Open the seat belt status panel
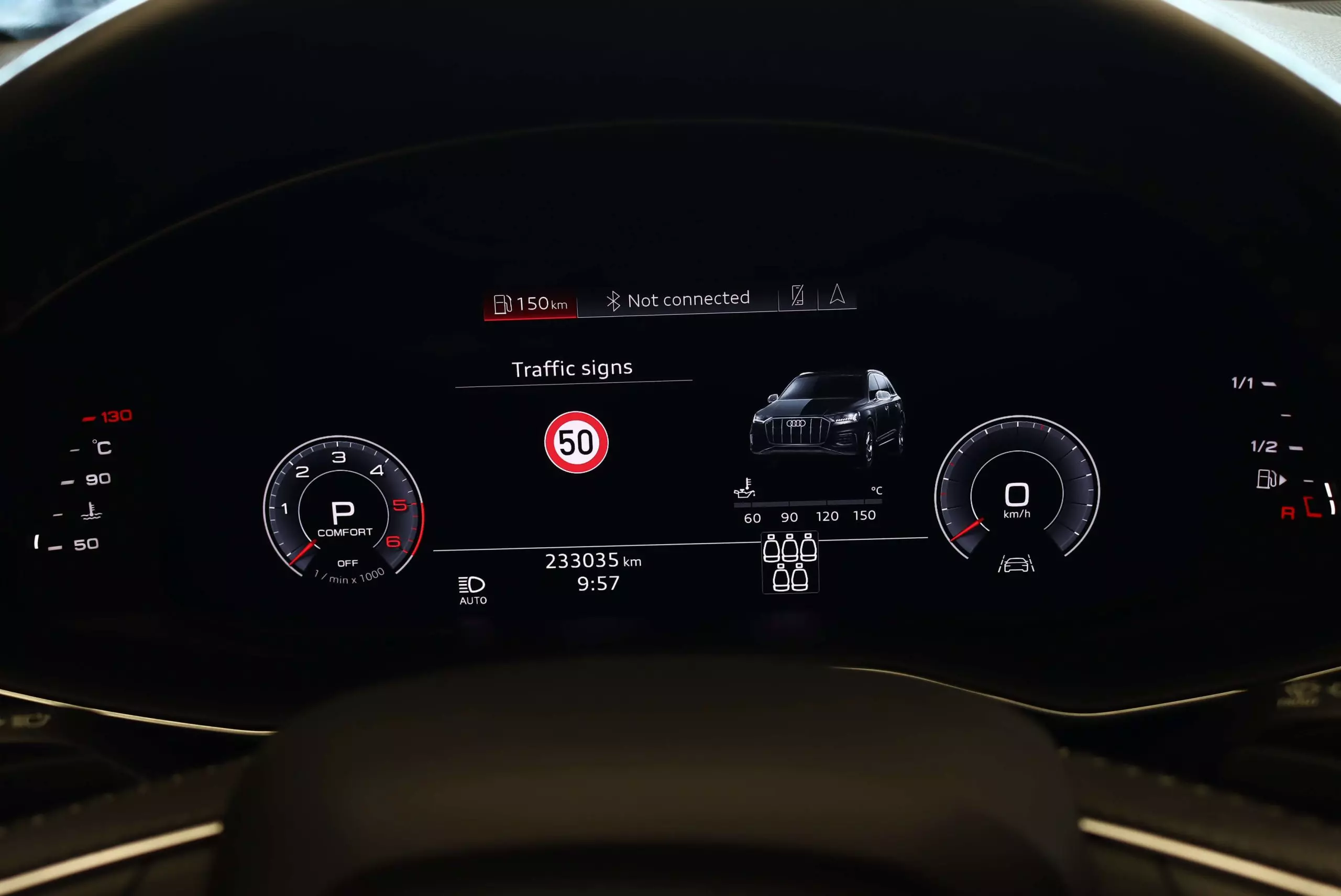This screenshot has width=1341, height=896. coord(790,563)
